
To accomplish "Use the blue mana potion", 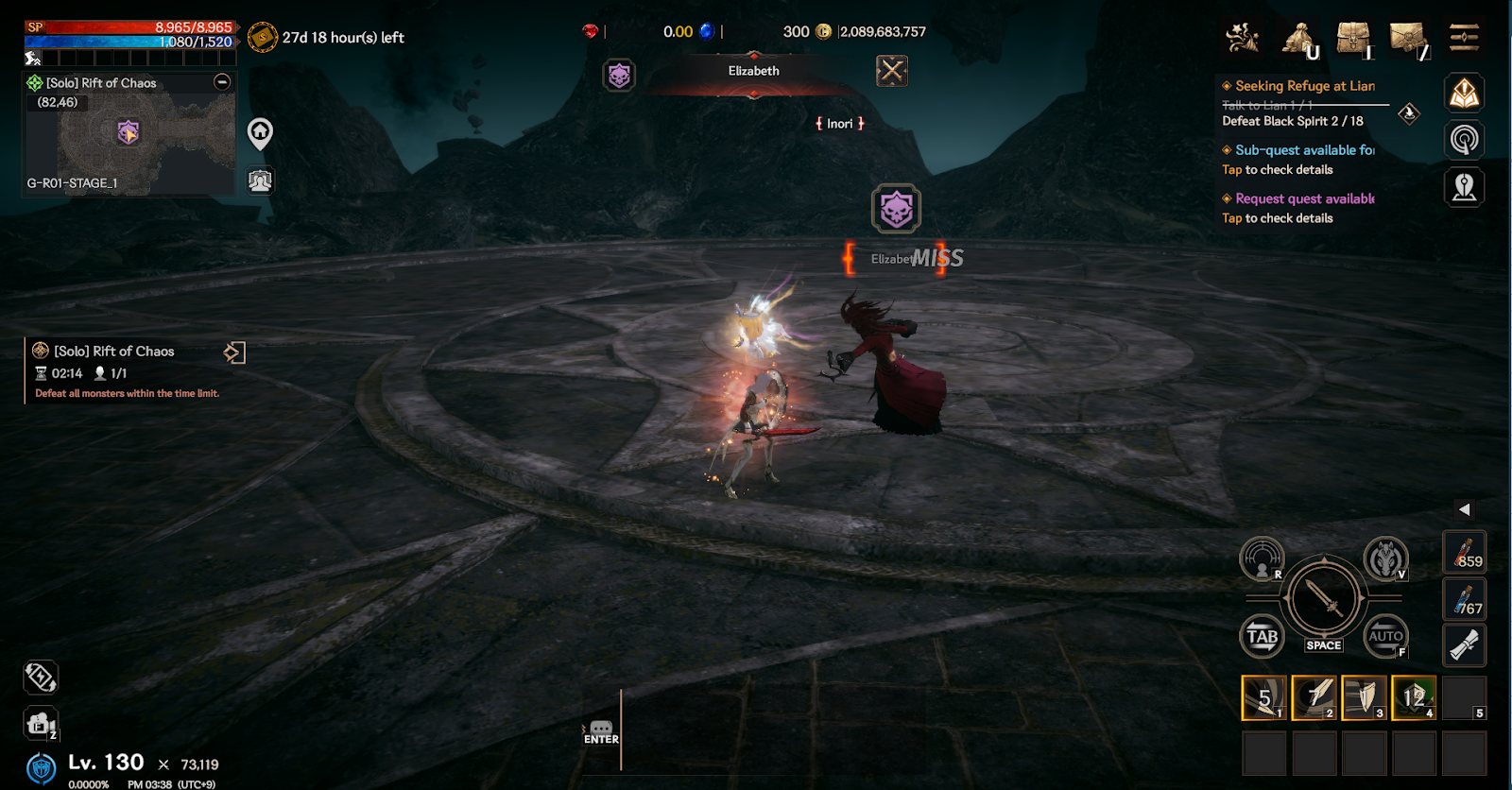I will click(1464, 600).
